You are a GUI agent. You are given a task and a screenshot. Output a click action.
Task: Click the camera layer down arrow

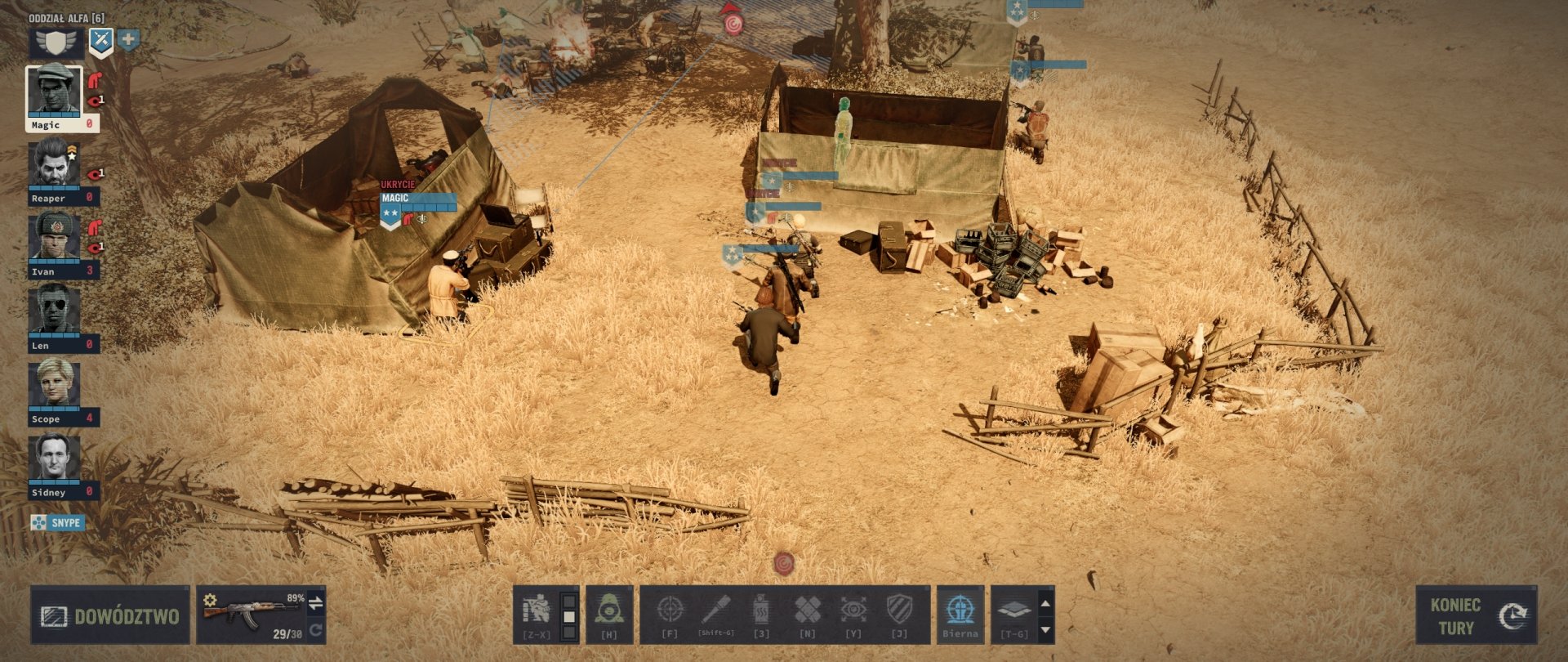point(1046,629)
